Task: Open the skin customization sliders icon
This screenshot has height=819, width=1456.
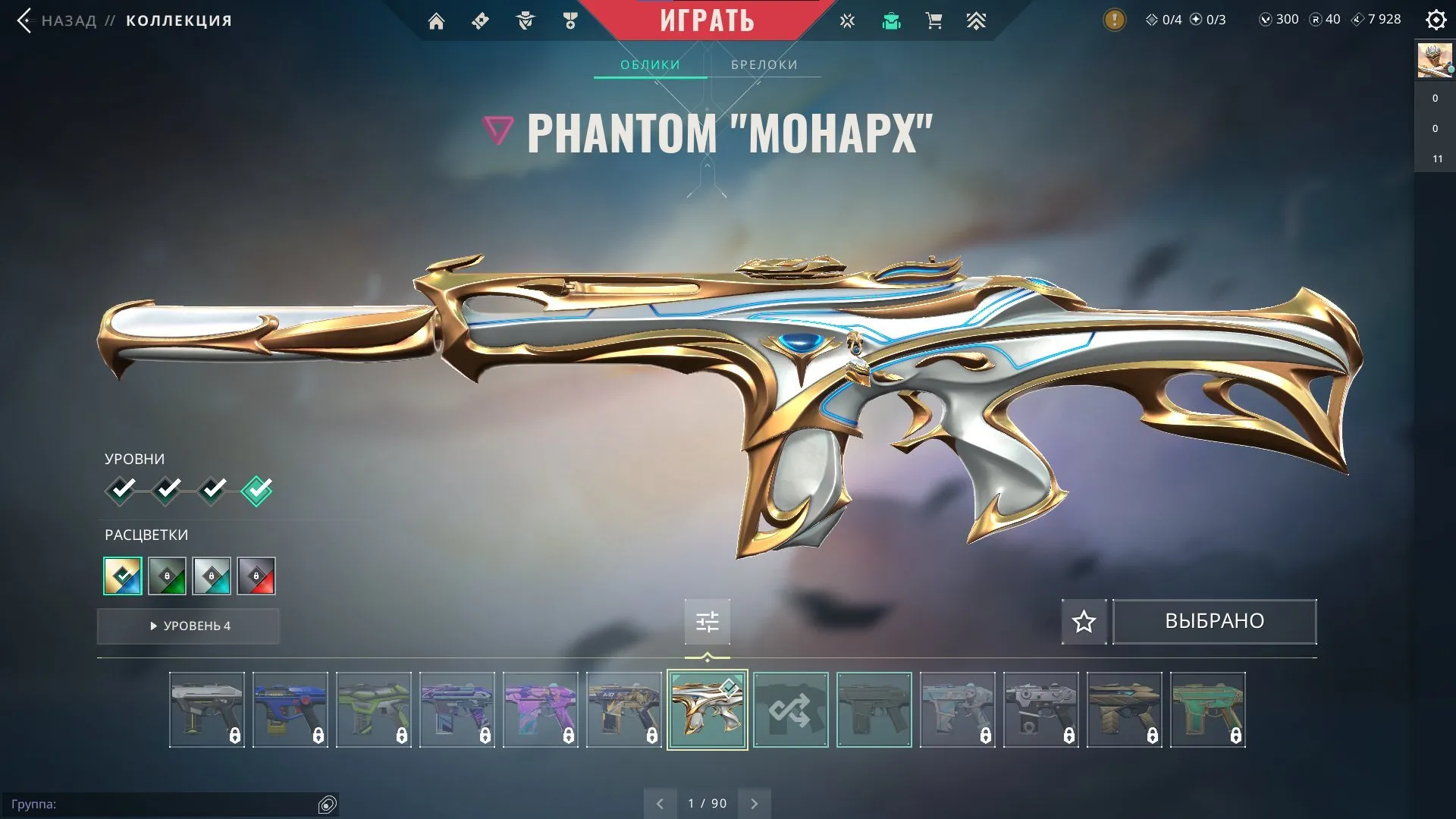Action: 707,621
